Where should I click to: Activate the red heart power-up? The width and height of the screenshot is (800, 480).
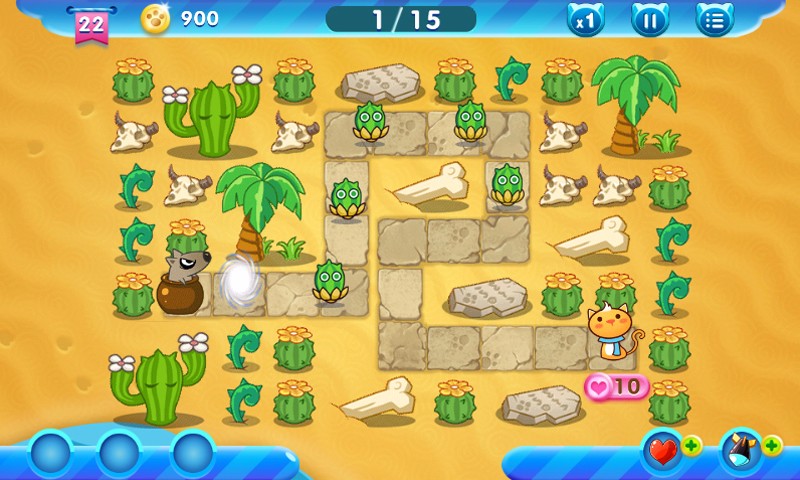663,452
